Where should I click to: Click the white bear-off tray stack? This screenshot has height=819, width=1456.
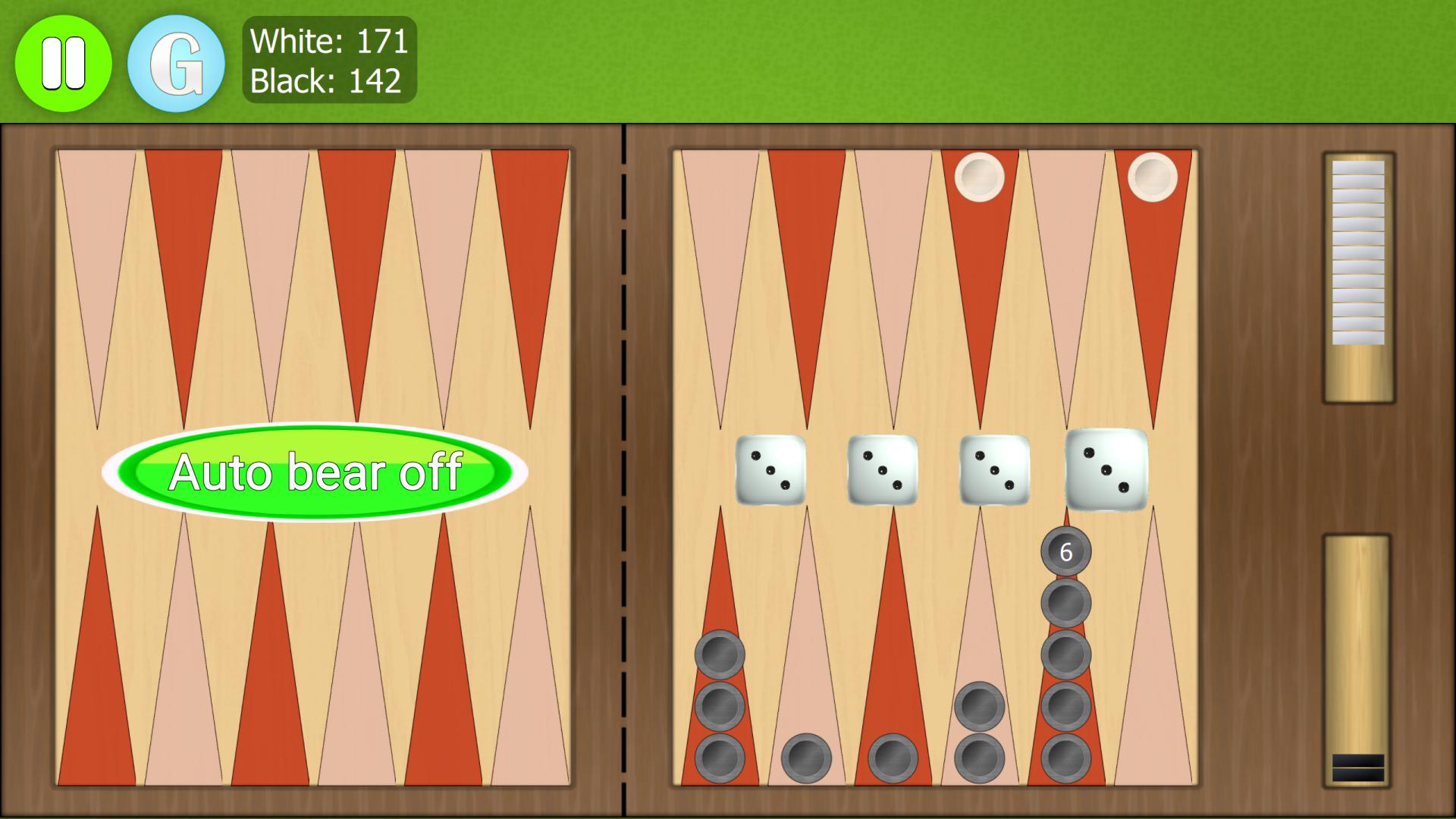(x=1360, y=250)
